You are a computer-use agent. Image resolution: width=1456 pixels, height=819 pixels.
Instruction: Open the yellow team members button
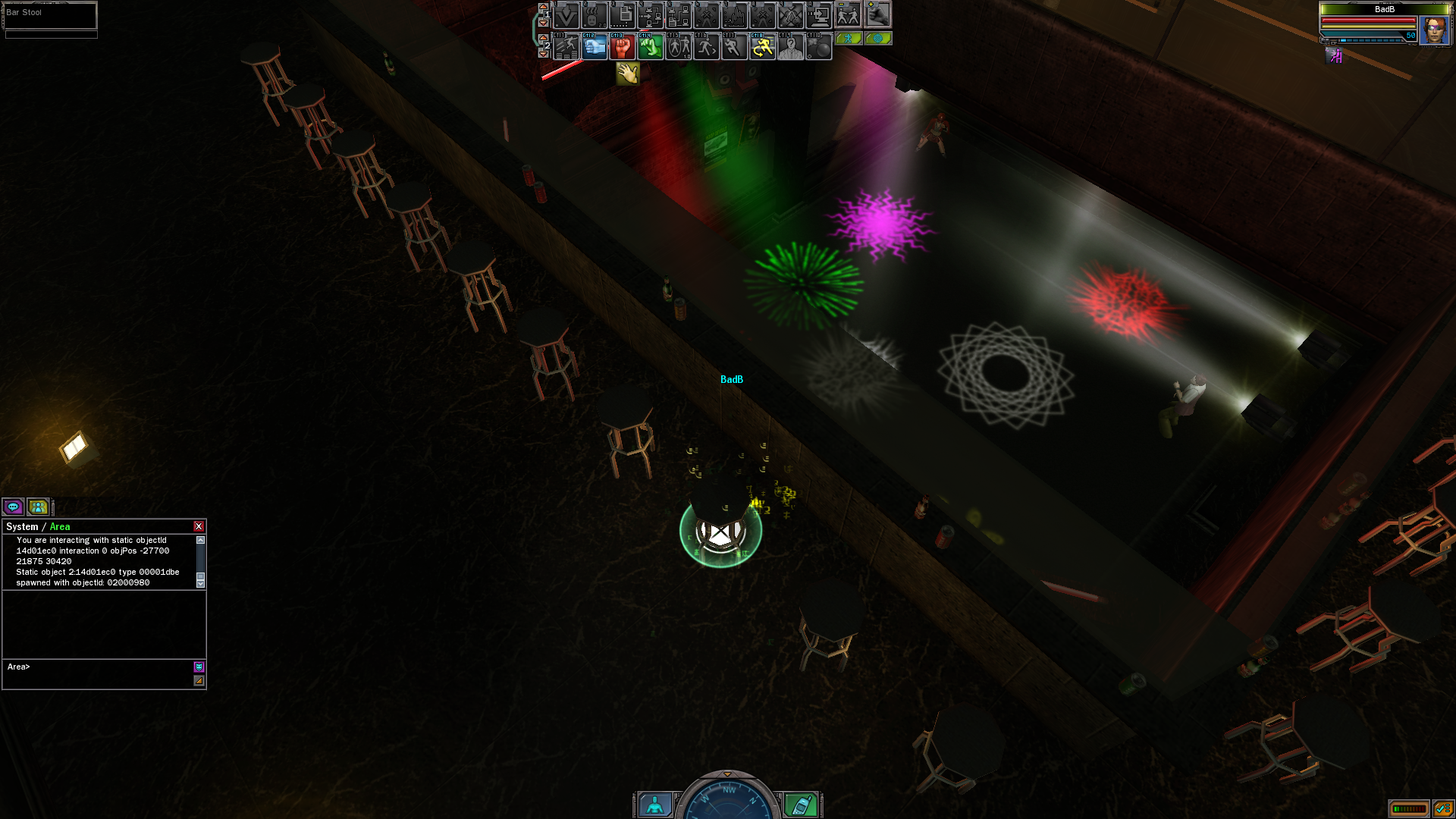coord(38,507)
